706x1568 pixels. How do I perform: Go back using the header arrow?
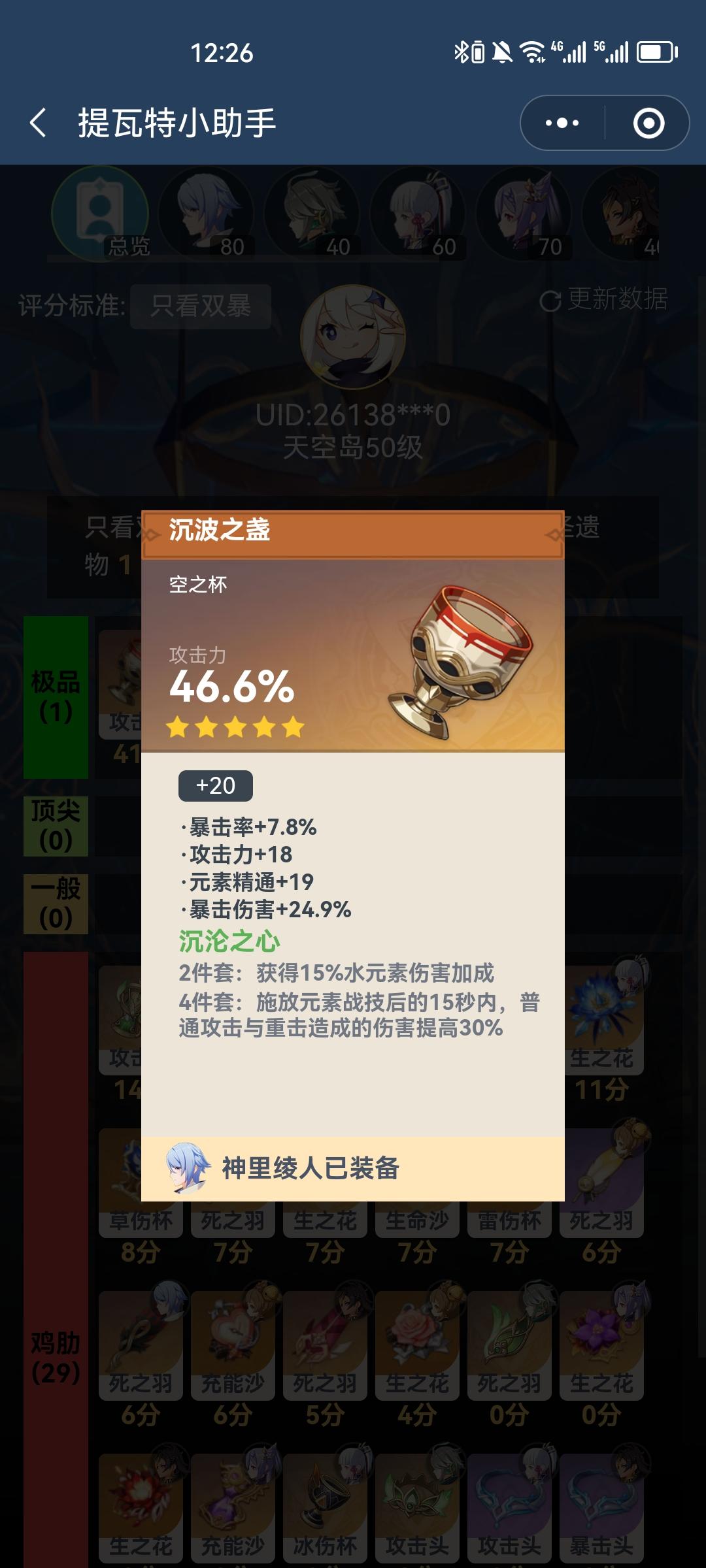click(38, 123)
